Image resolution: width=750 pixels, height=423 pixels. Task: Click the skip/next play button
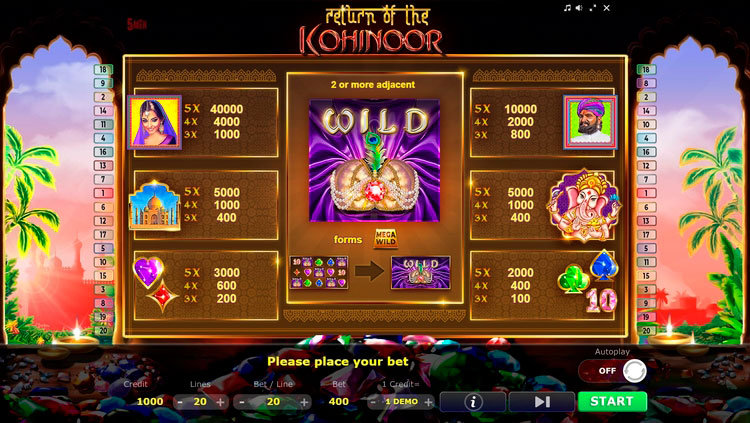pos(541,401)
